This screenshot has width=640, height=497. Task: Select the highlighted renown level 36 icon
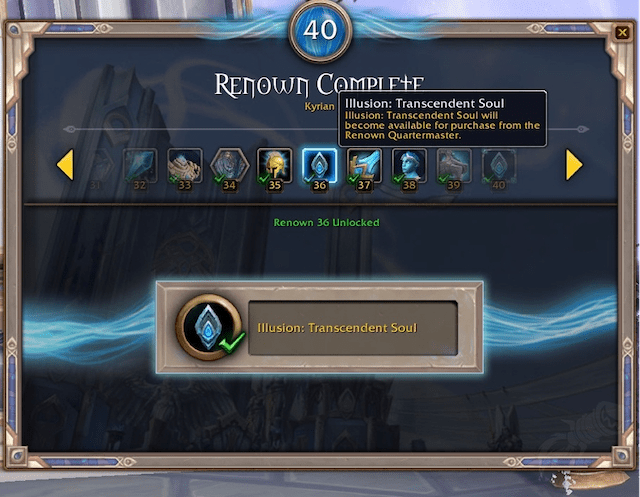pyautogui.click(x=319, y=165)
